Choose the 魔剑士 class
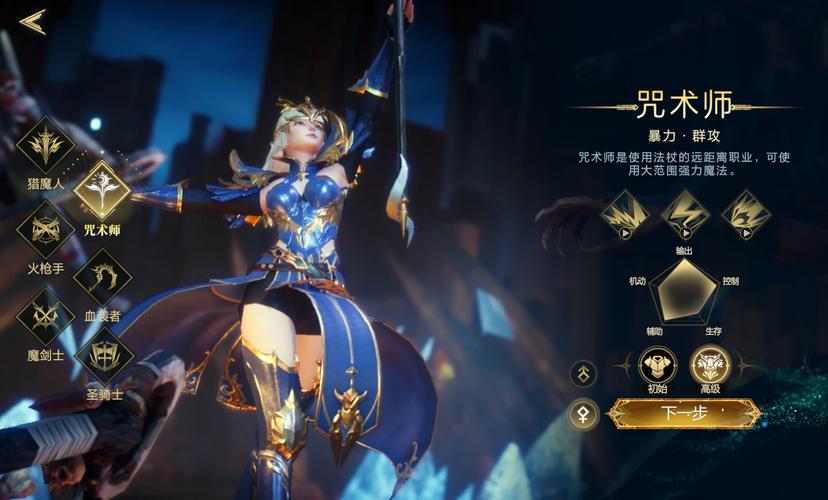 [x=46, y=316]
